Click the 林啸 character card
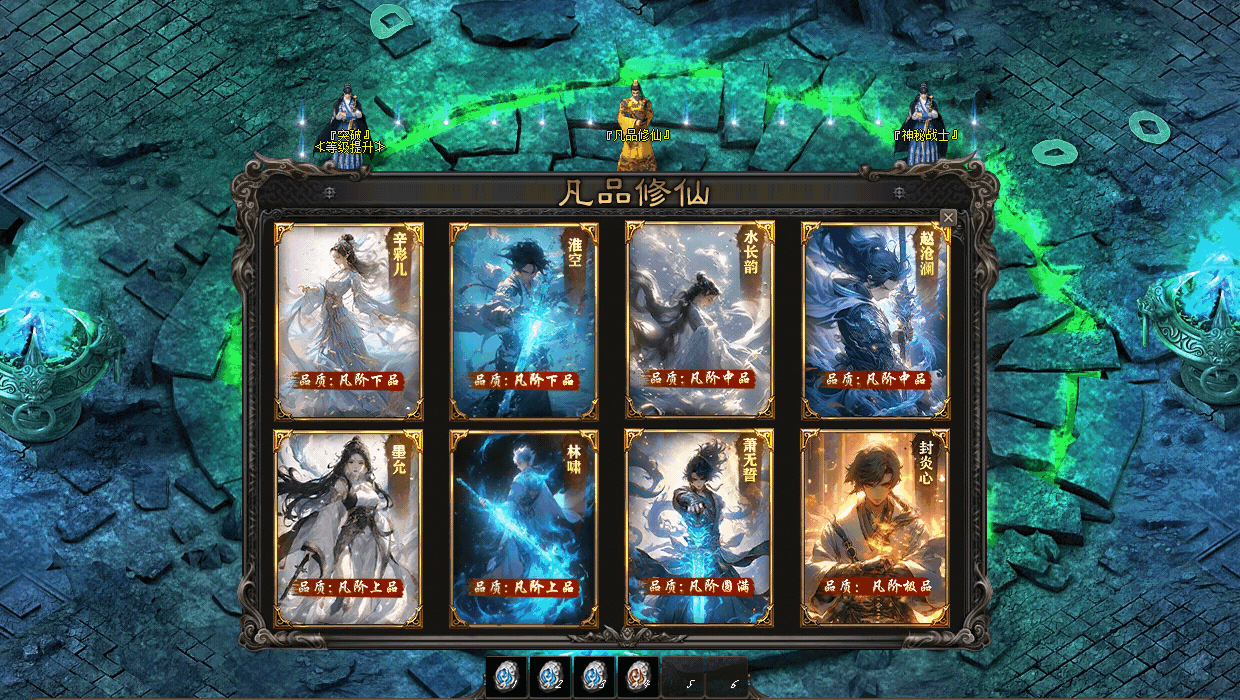The height and width of the screenshot is (700, 1240). [x=524, y=528]
